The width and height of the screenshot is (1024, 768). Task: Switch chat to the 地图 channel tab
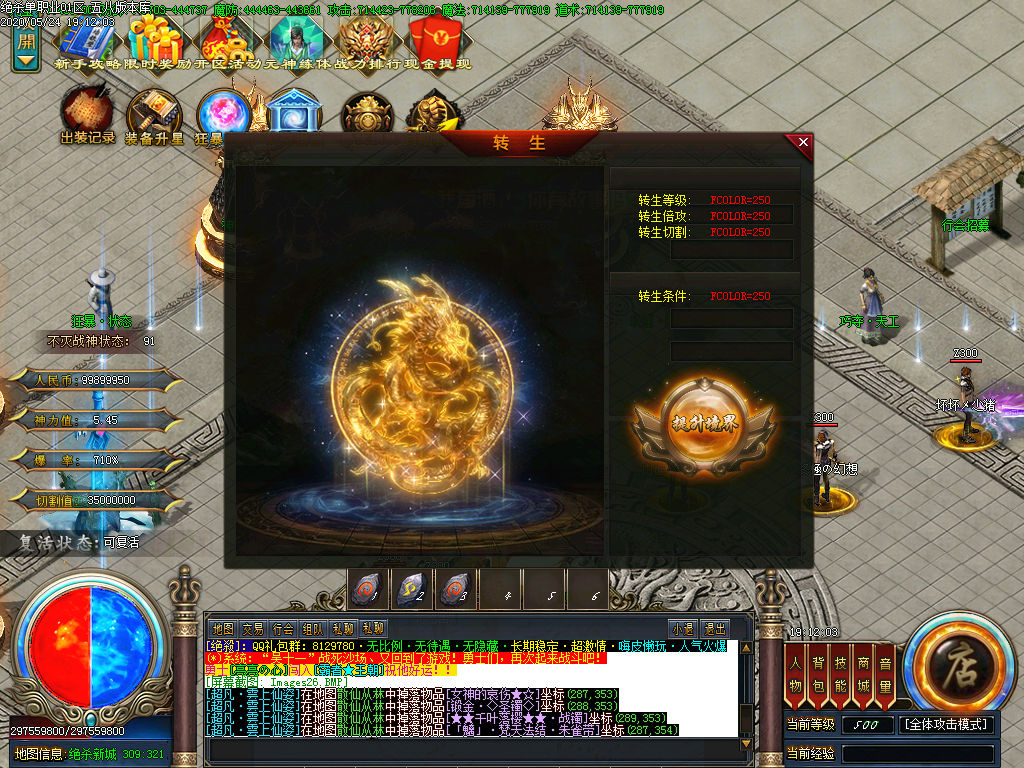click(223, 629)
